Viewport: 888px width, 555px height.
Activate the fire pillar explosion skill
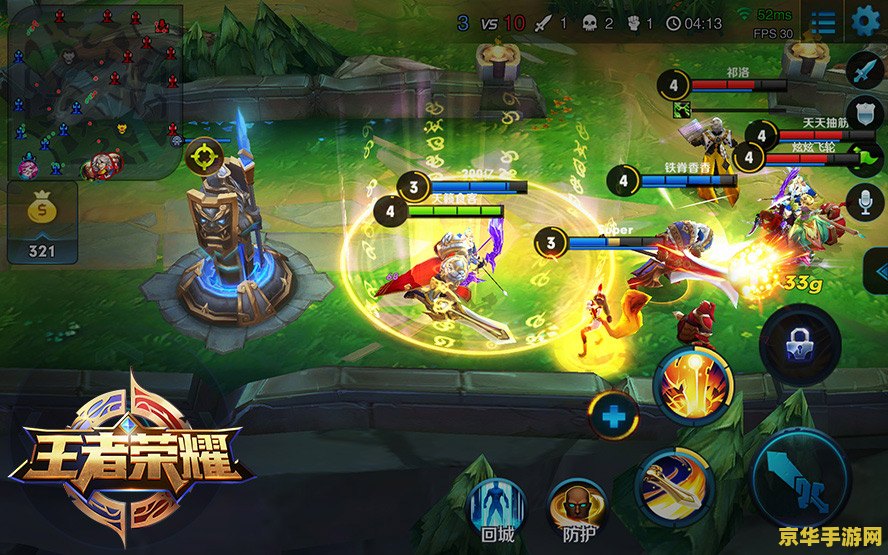[x=694, y=384]
